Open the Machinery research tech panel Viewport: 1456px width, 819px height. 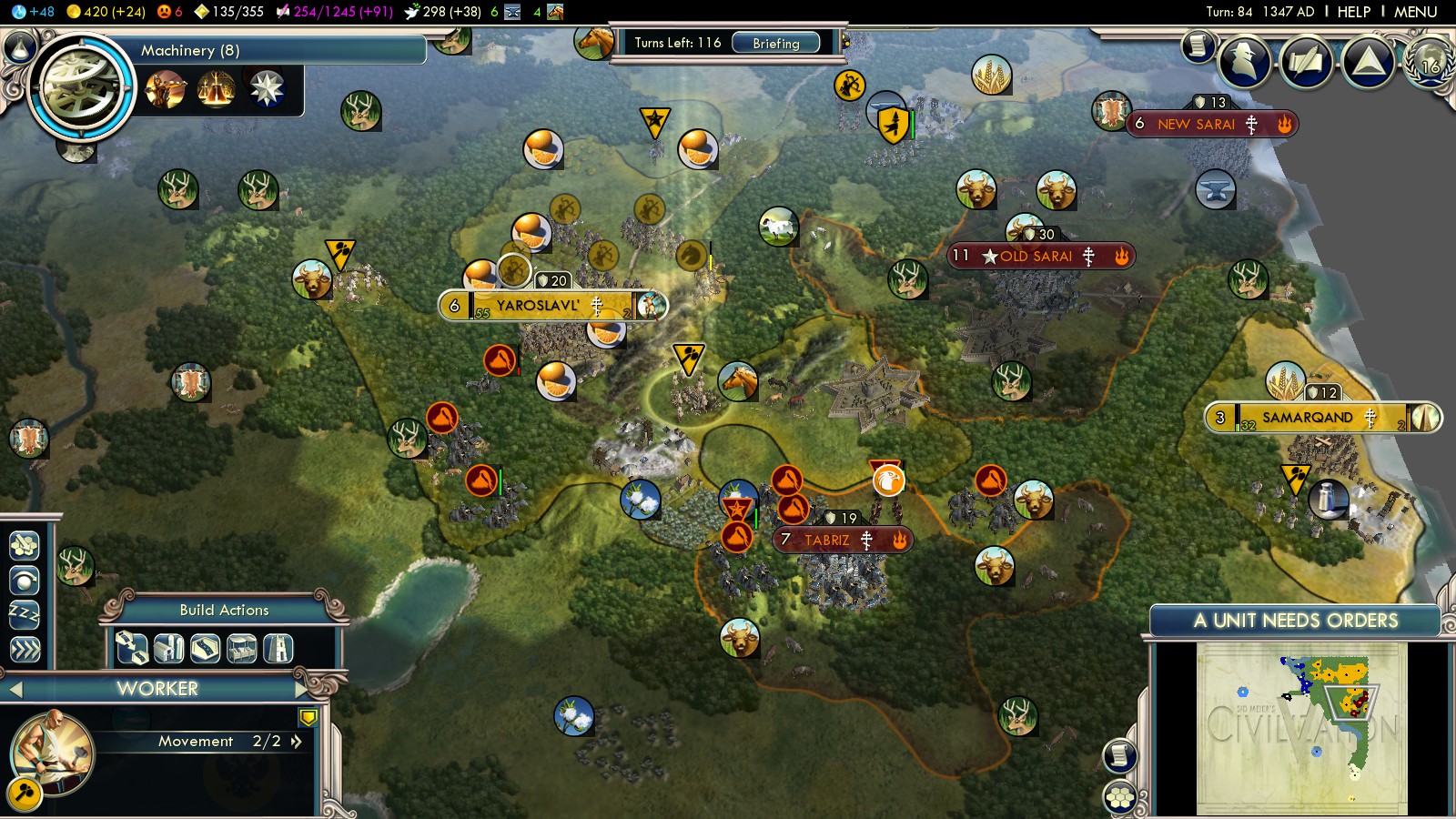[x=82, y=86]
